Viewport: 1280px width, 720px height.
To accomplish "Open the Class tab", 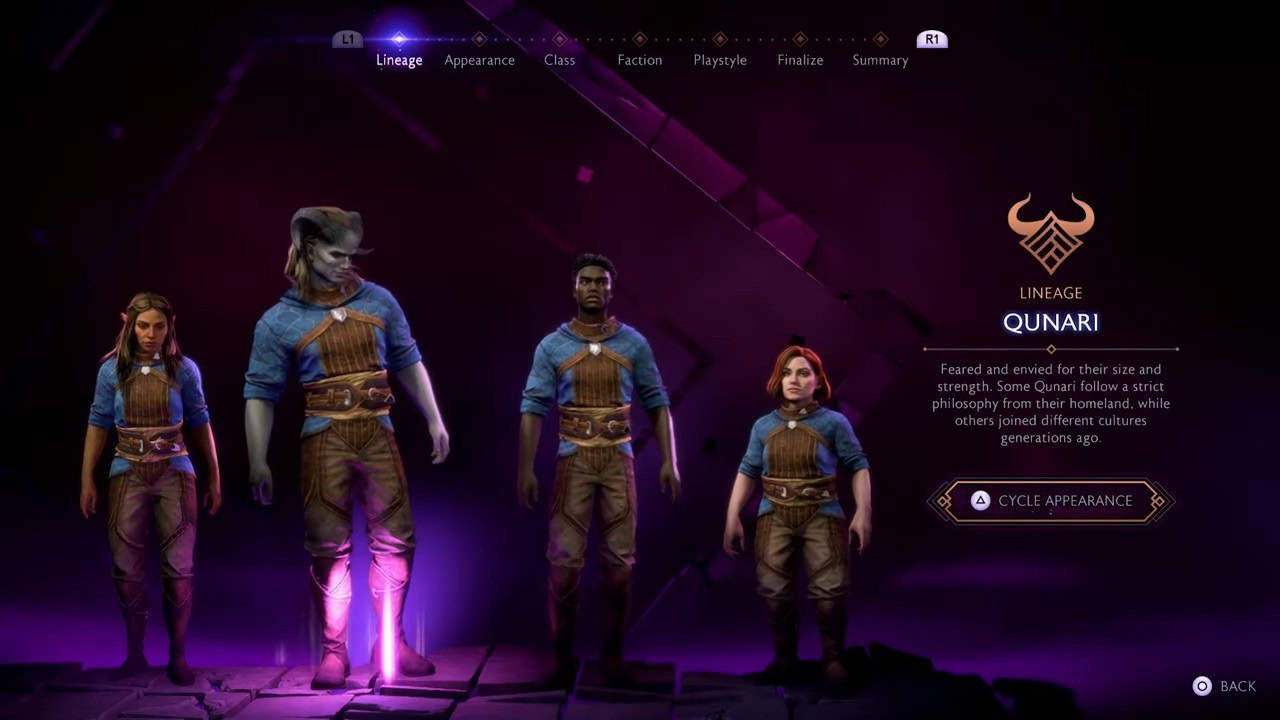I will (559, 60).
